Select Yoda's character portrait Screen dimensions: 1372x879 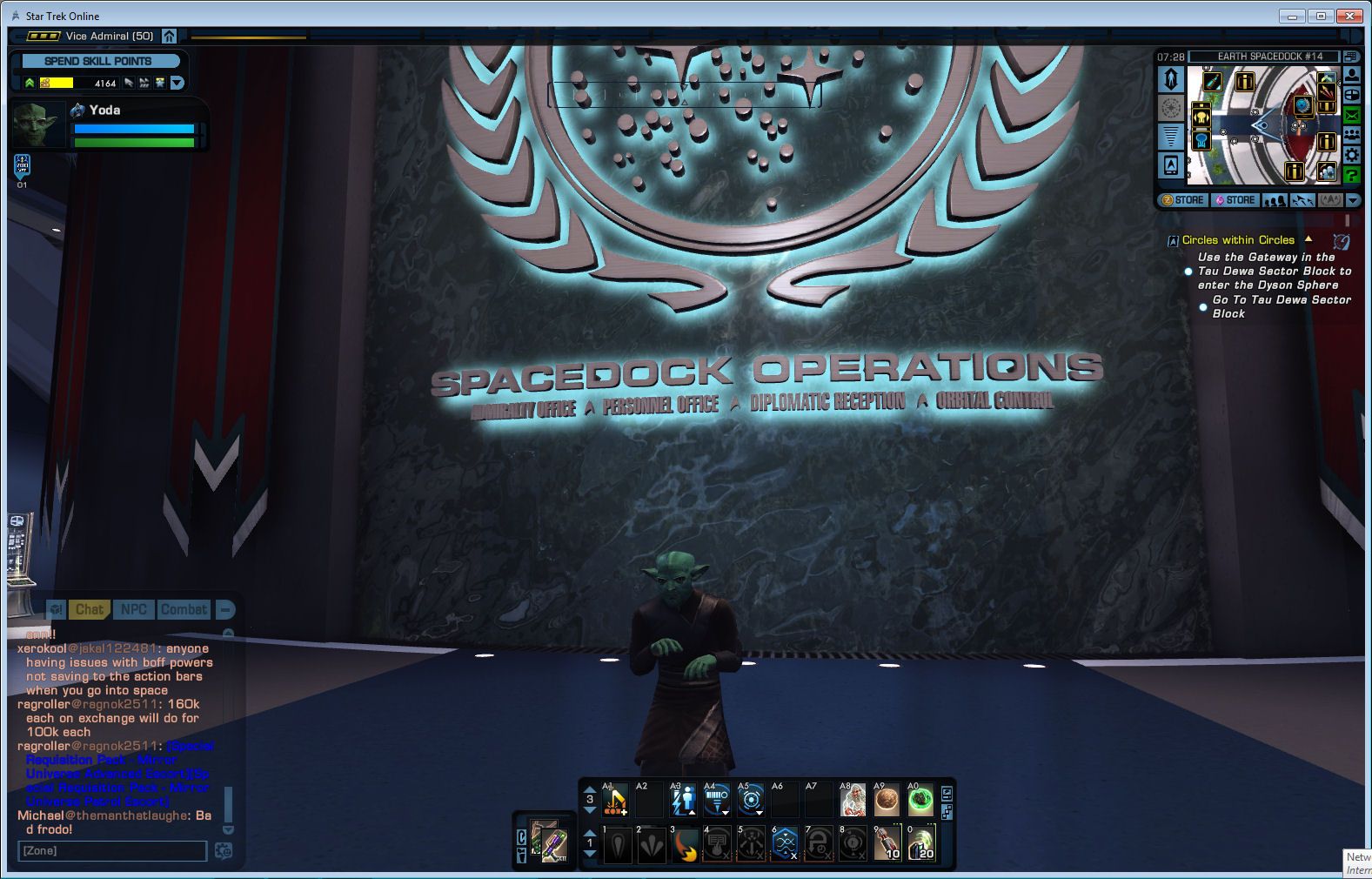[38, 124]
